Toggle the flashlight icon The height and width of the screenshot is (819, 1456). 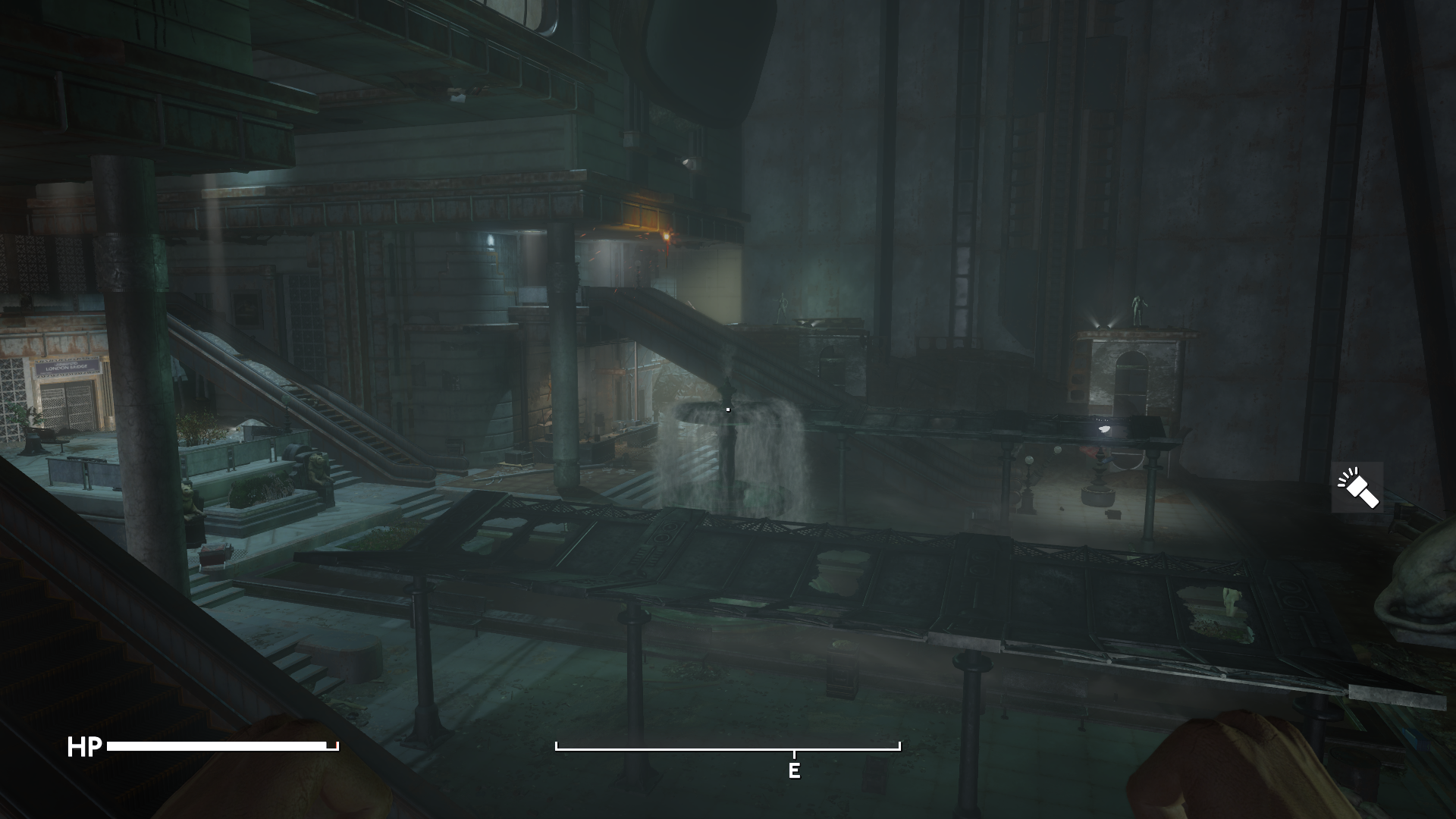tap(1357, 488)
